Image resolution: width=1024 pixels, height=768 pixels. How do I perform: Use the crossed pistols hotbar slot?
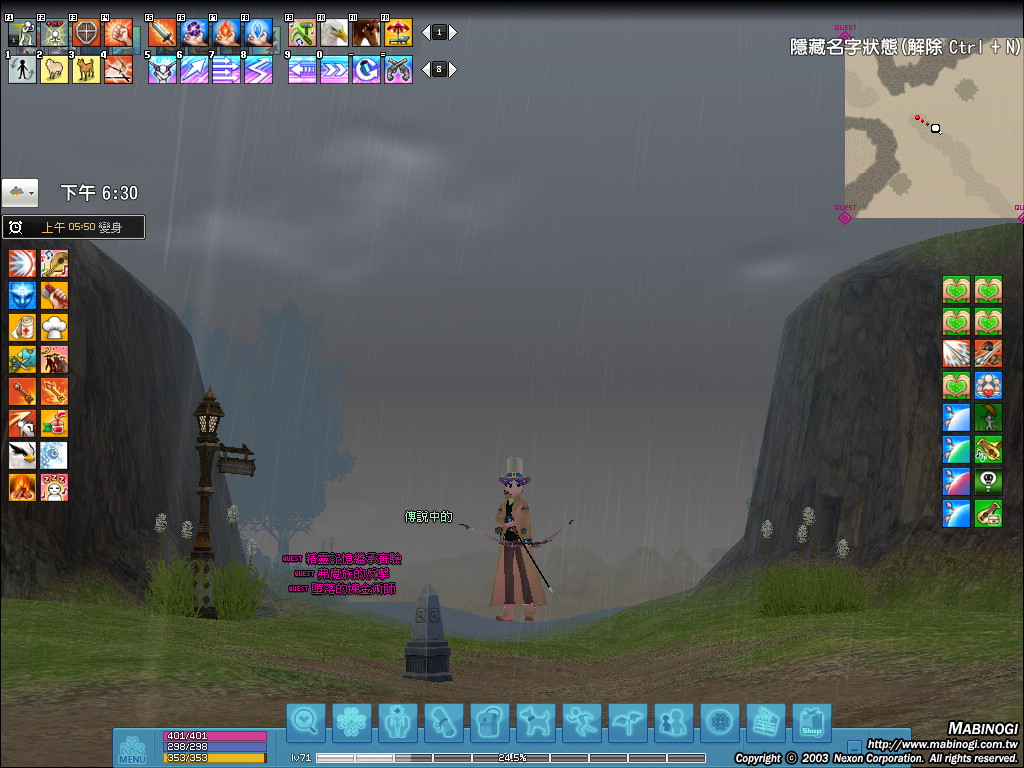click(x=398, y=69)
